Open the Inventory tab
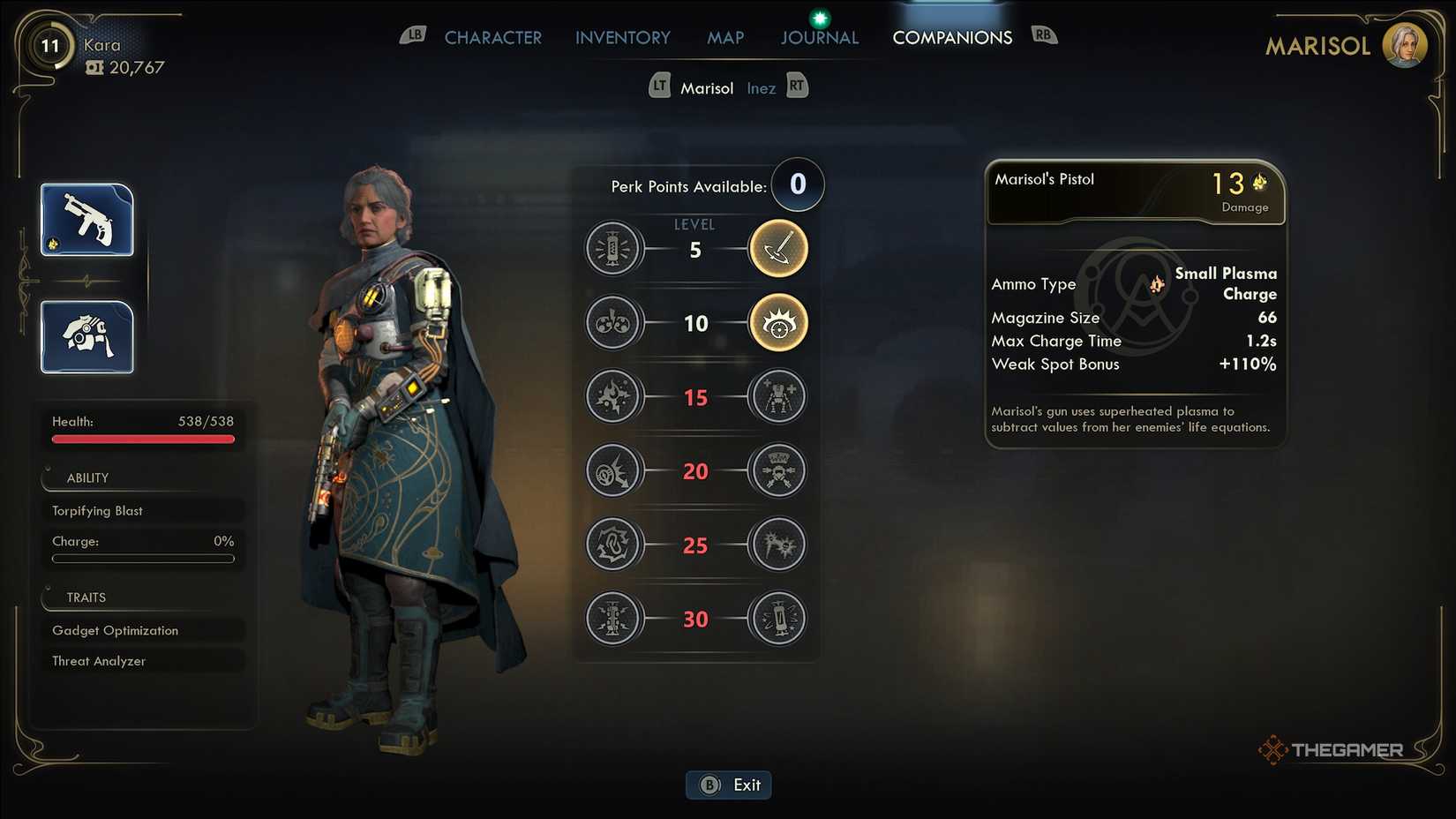 [x=623, y=38]
